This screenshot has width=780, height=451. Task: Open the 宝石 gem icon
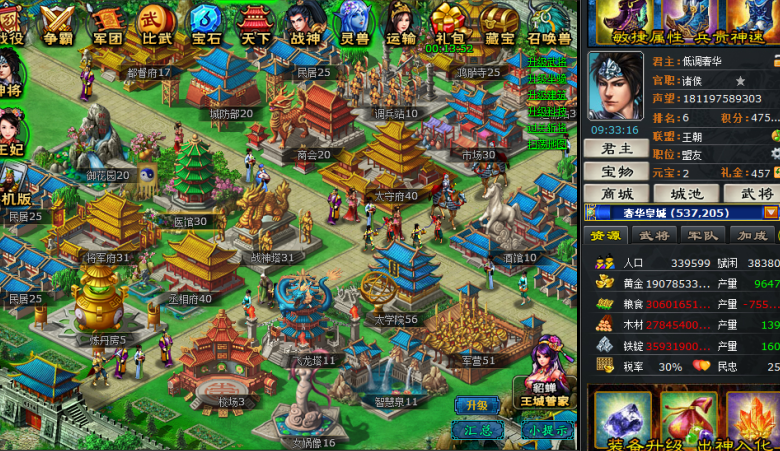(206, 22)
